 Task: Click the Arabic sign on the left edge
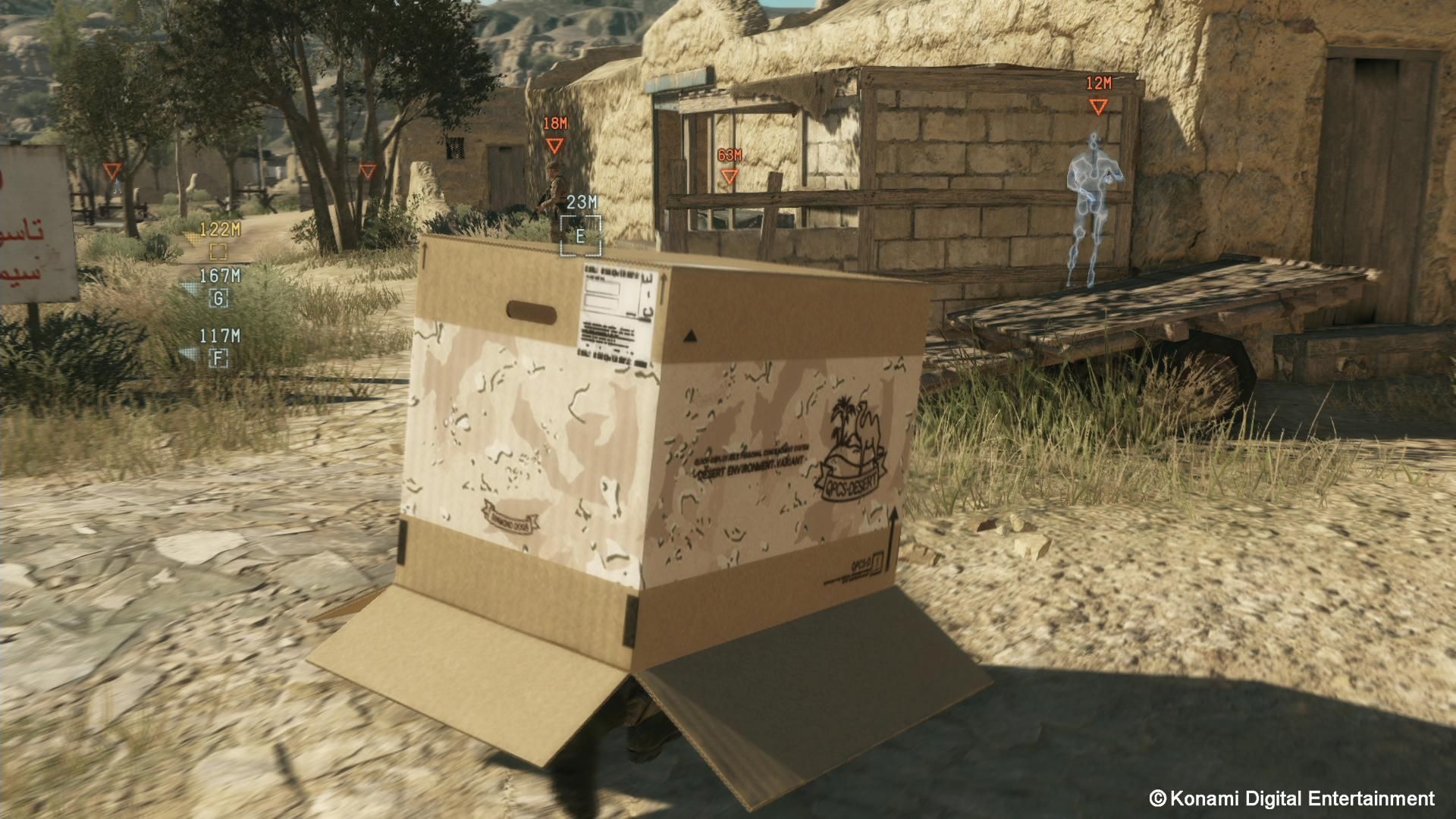pyautogui.click(x=30, y=227)
